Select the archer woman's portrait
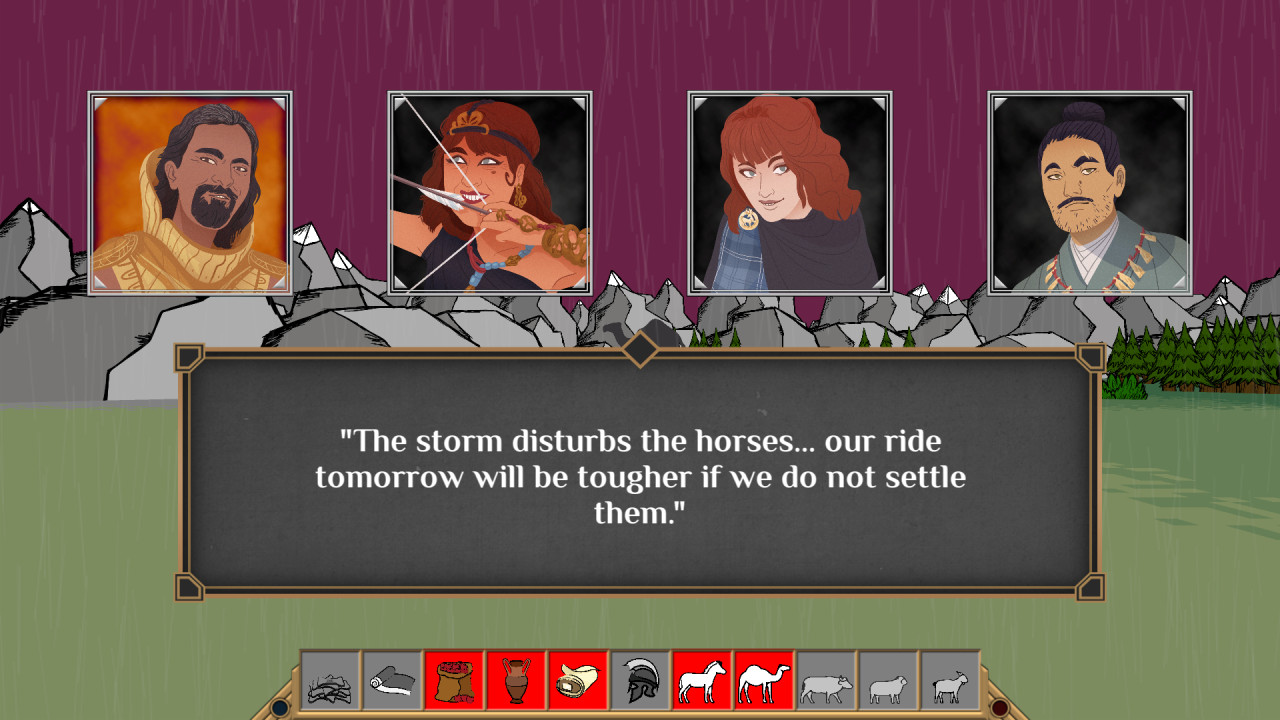The height and width of the screenshot is (720, 1280). click(489, 190)
